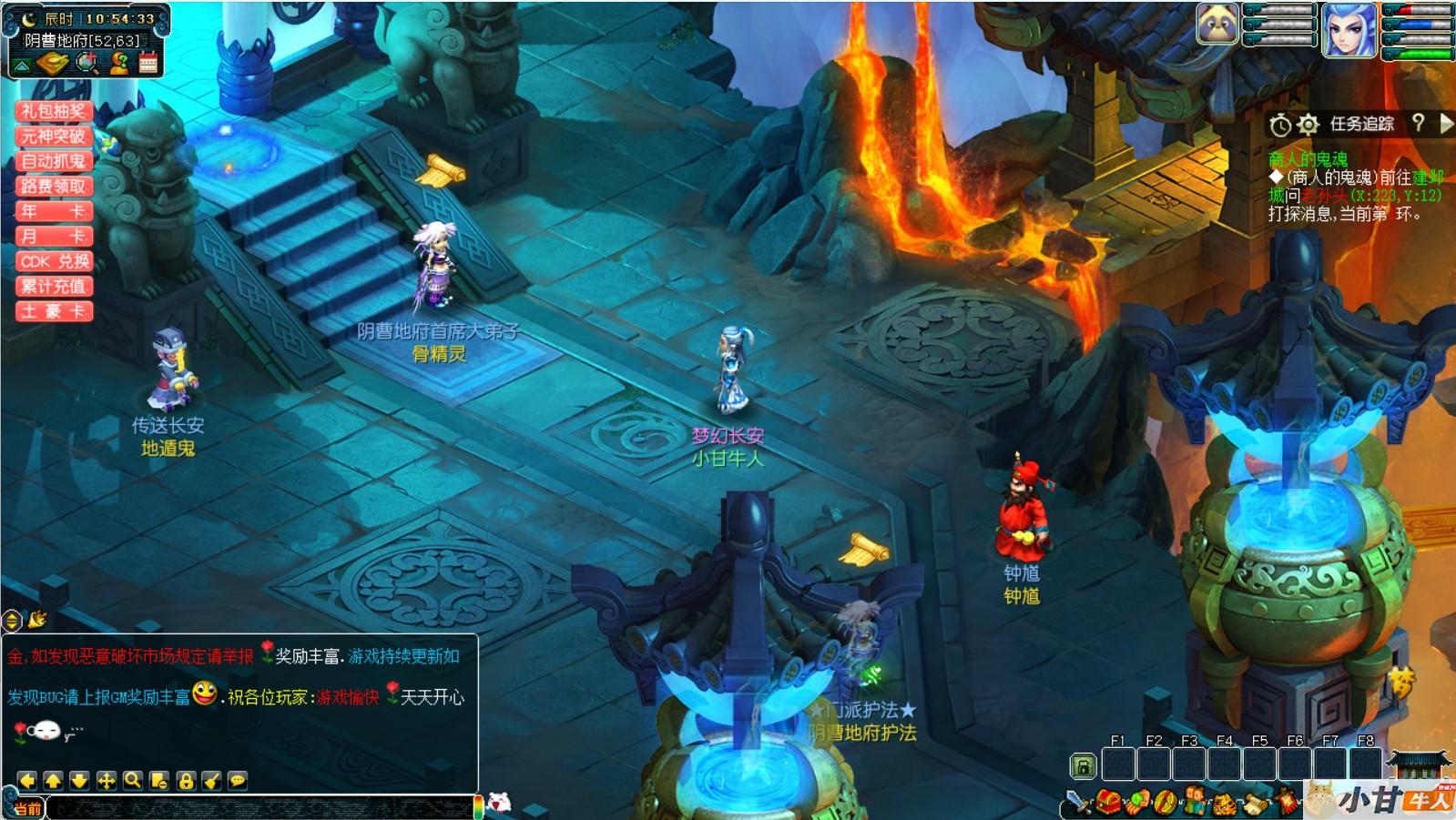1456x820 pixels.
Task: Open the 年卡 yearly card button
Action: (x=54, y=211)
